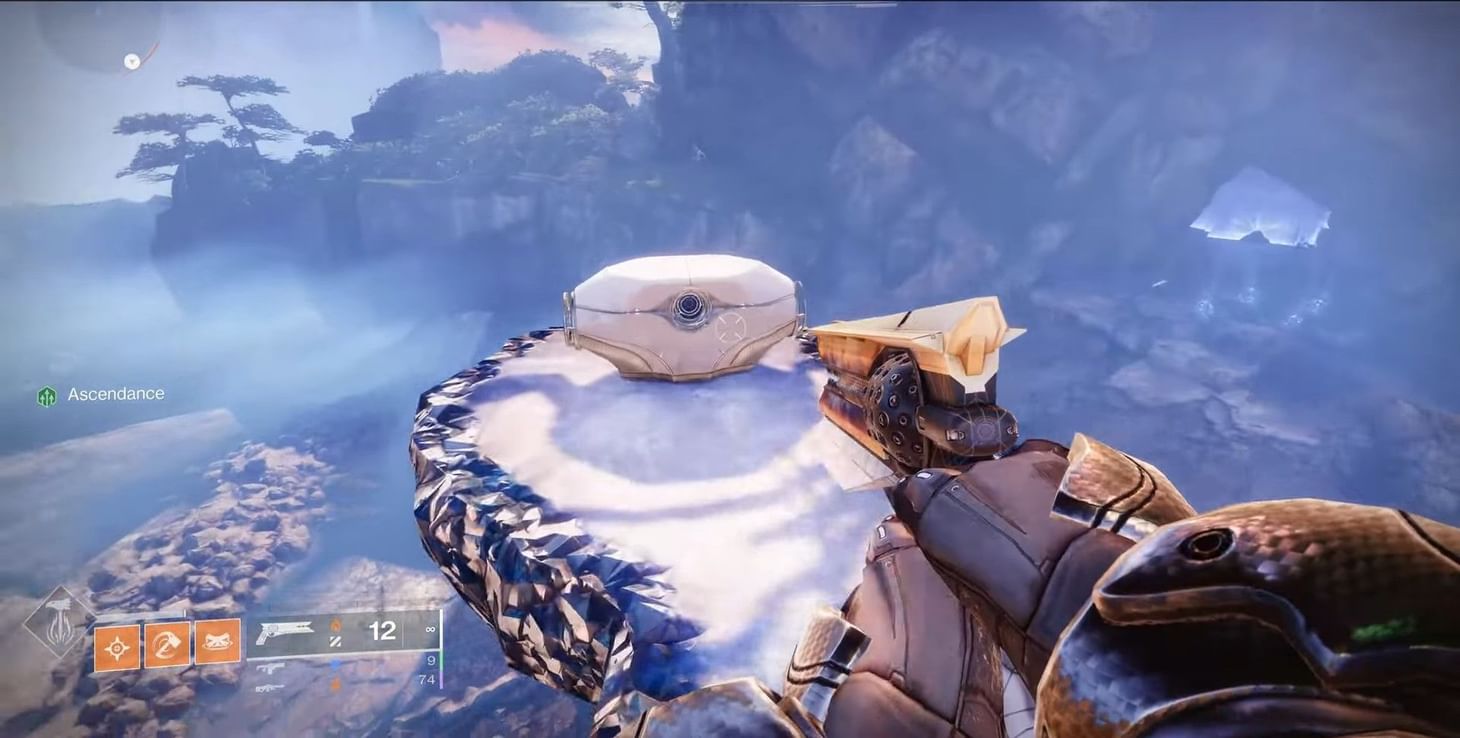The width and height of the screenshot is (1460, 738).
Task: Expand the weapon loadout panel
Action: 350,650
